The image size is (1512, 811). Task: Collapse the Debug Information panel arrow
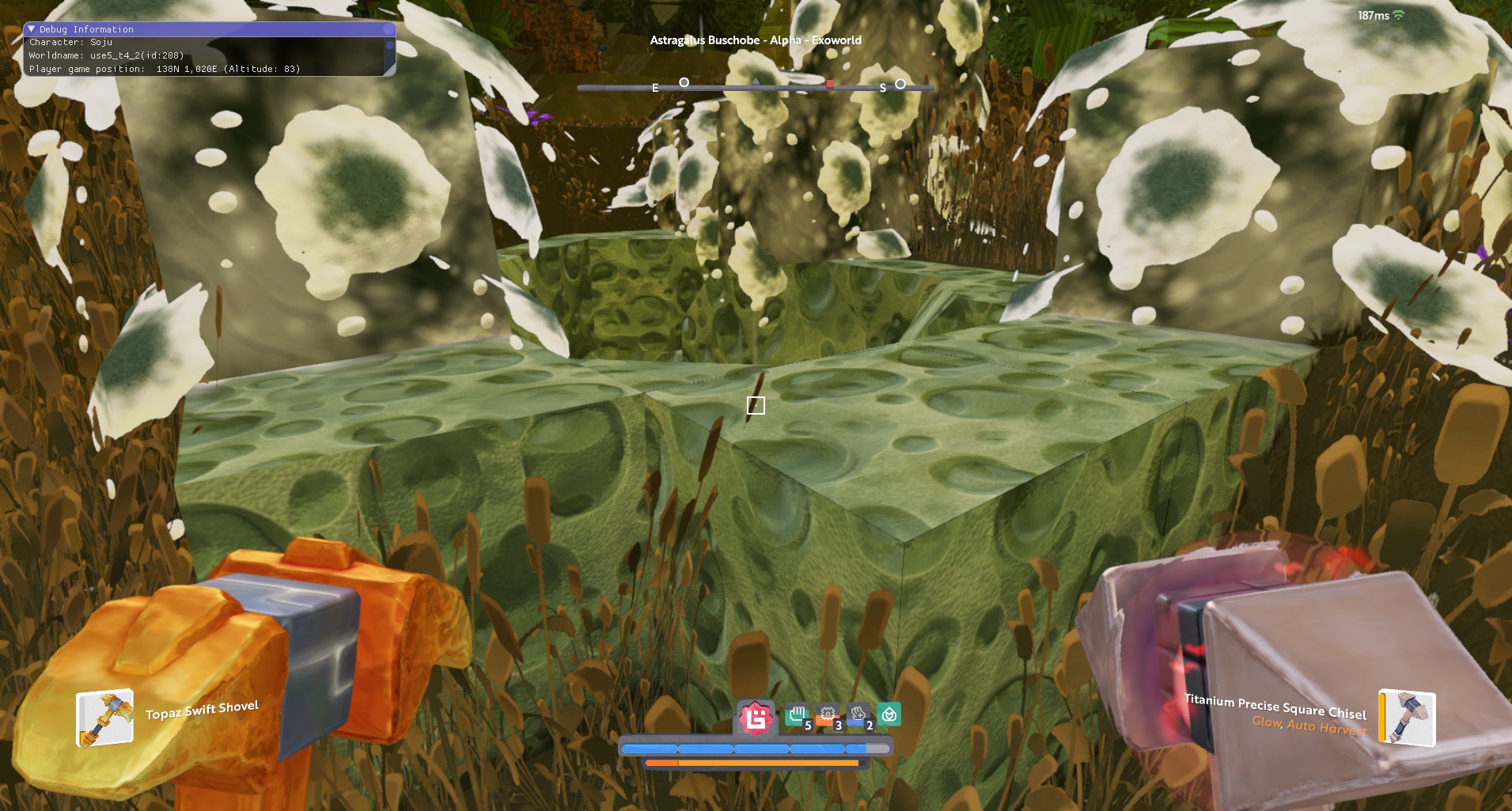[31, 29]
